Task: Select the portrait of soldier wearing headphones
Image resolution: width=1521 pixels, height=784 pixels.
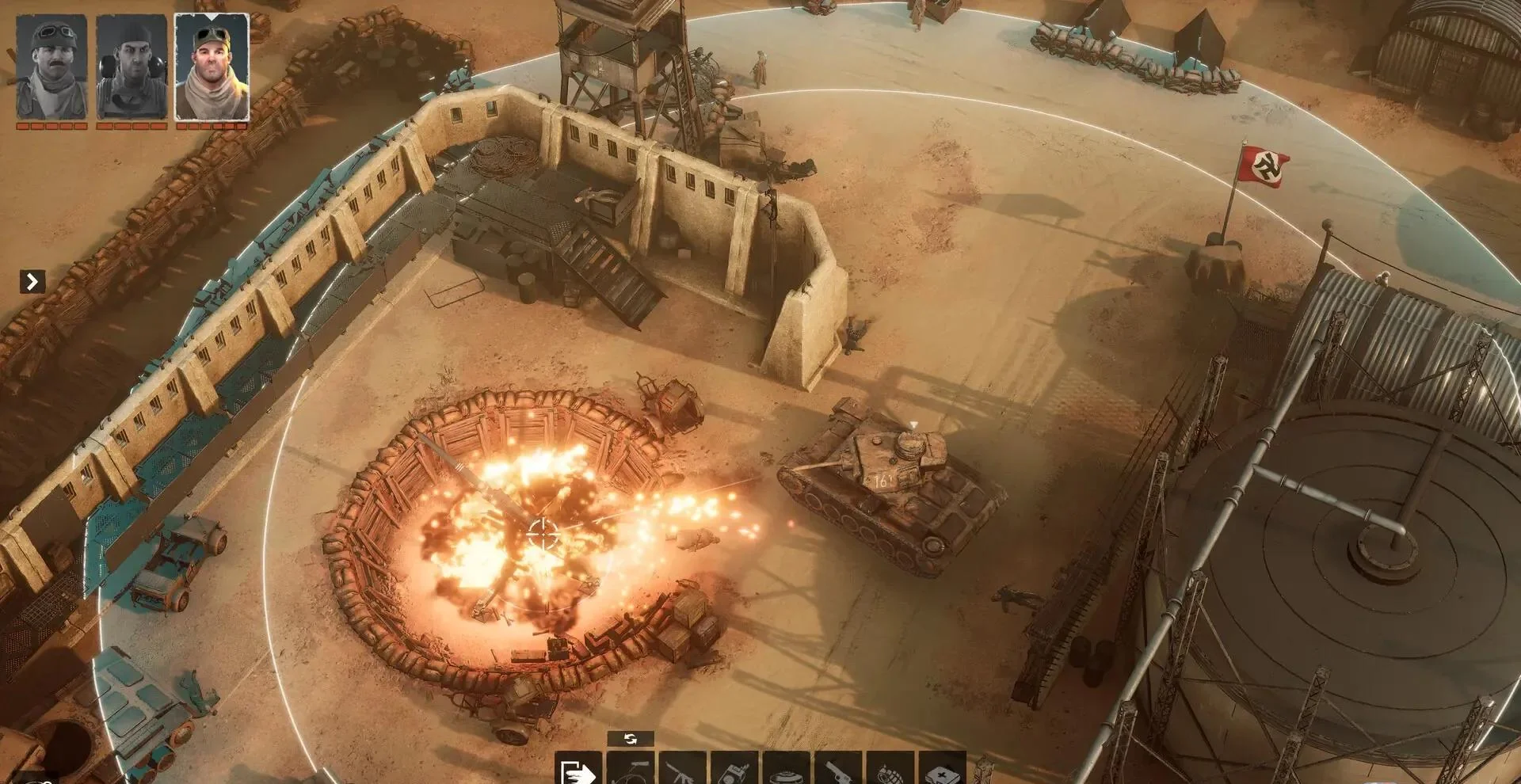Action: pos(132,67)
